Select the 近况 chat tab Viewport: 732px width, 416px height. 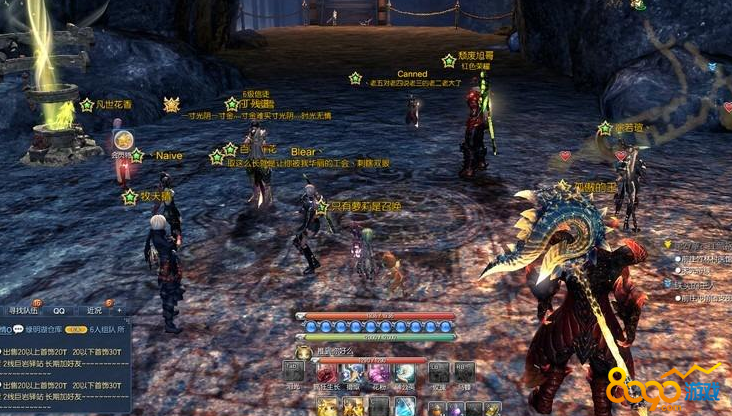93,310
